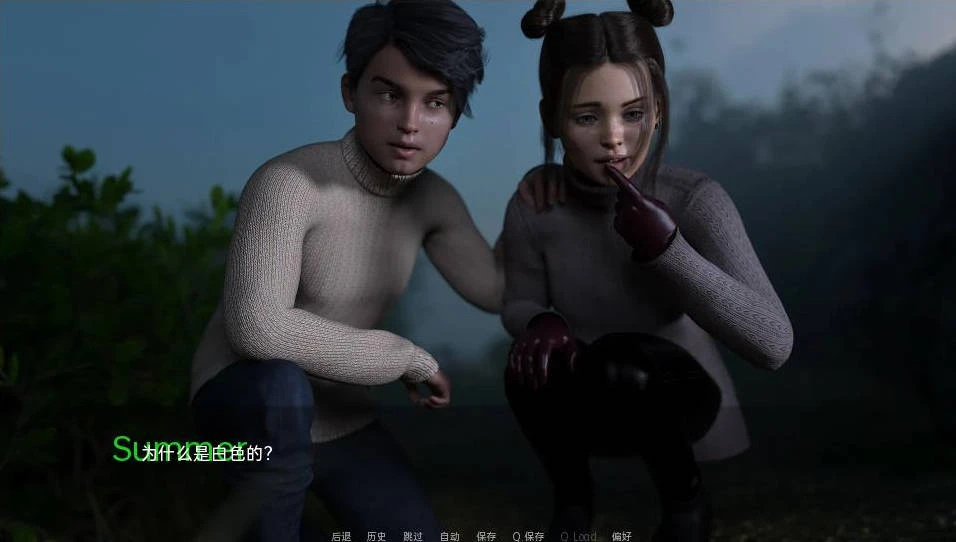Open the 历史 (History) log
956x542 pixels.
click(x=376, y=536)
